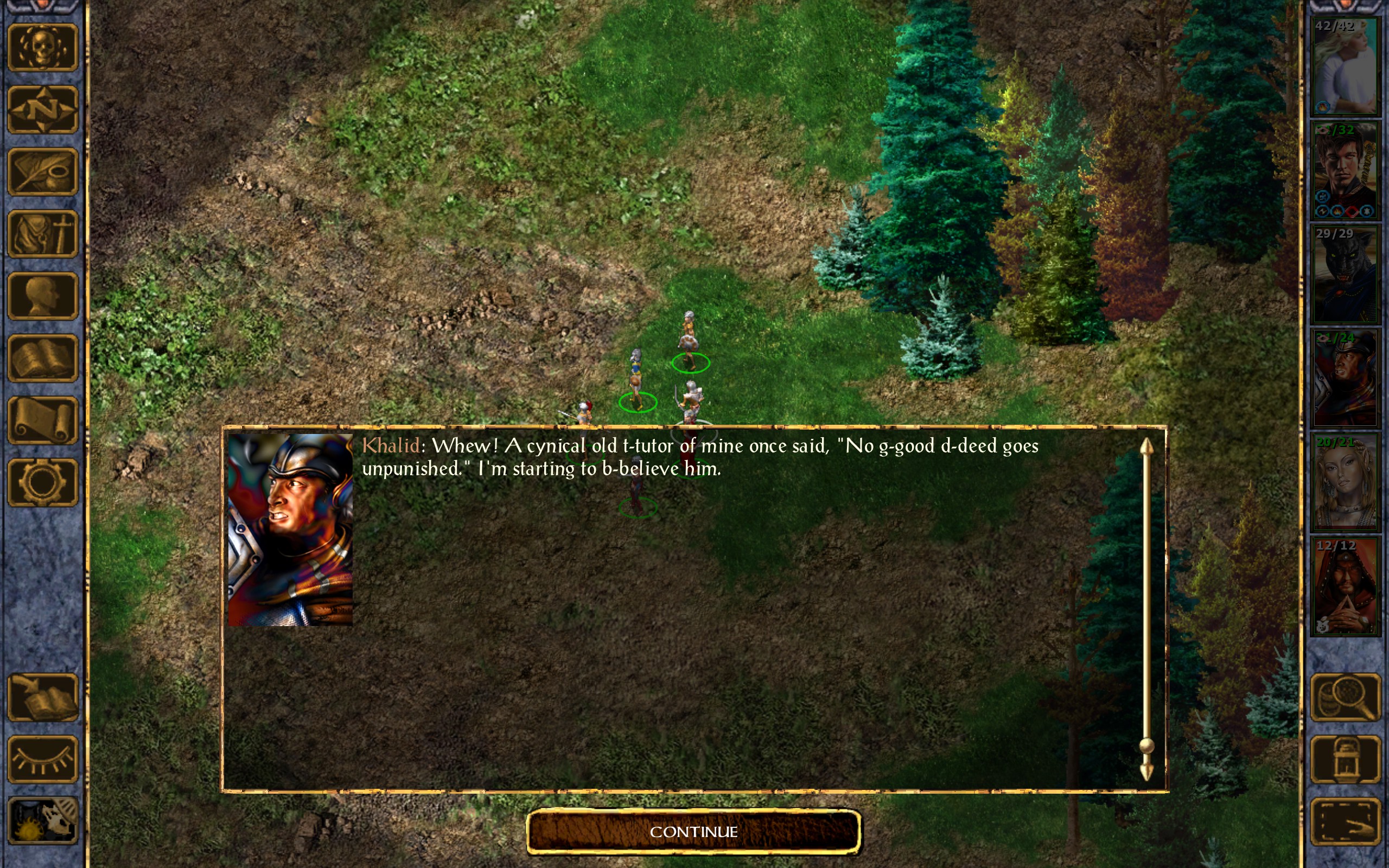Image resolution: width=1389 pixels, height=868 pixels.
Task: Open the area map compass button
Action: pyautogui.click(x=42, y=109)
